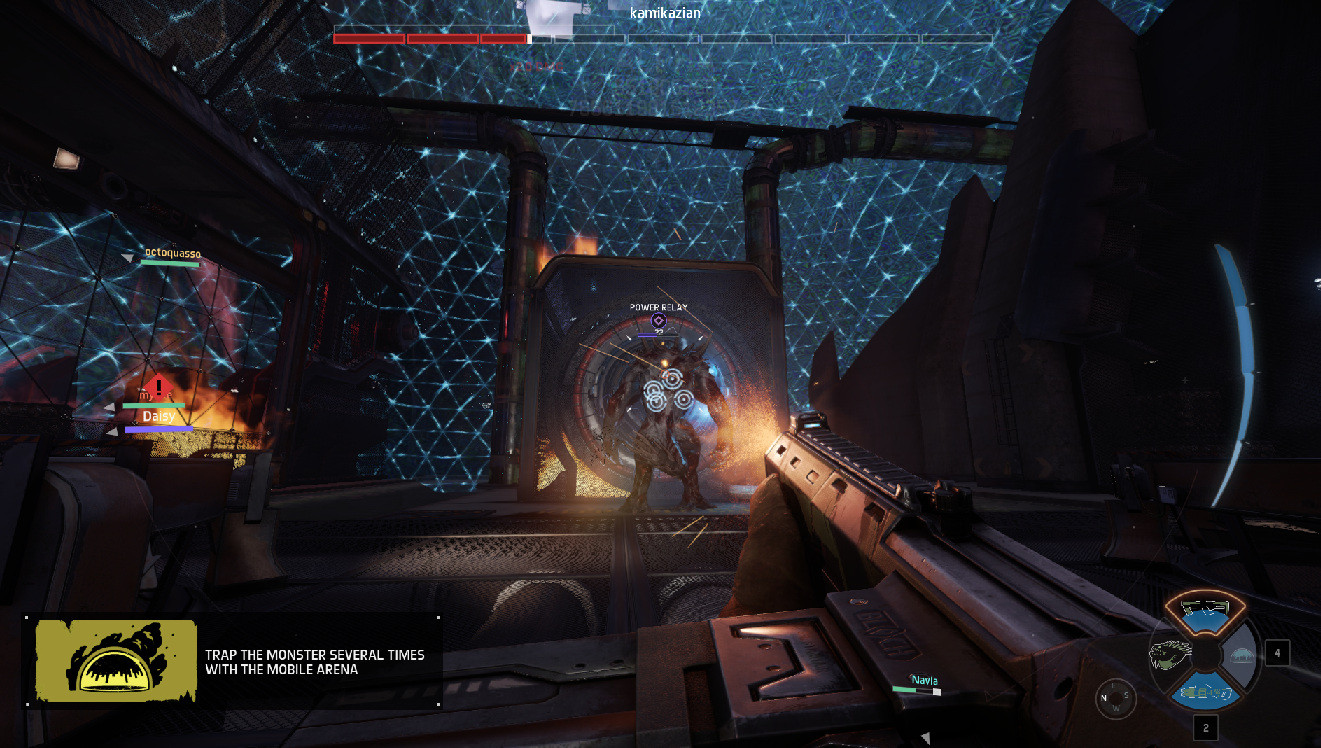This screenshot has height=748, width=1321.
Task: Click the Daisy companion nameplate
Action: coord(158,417)
